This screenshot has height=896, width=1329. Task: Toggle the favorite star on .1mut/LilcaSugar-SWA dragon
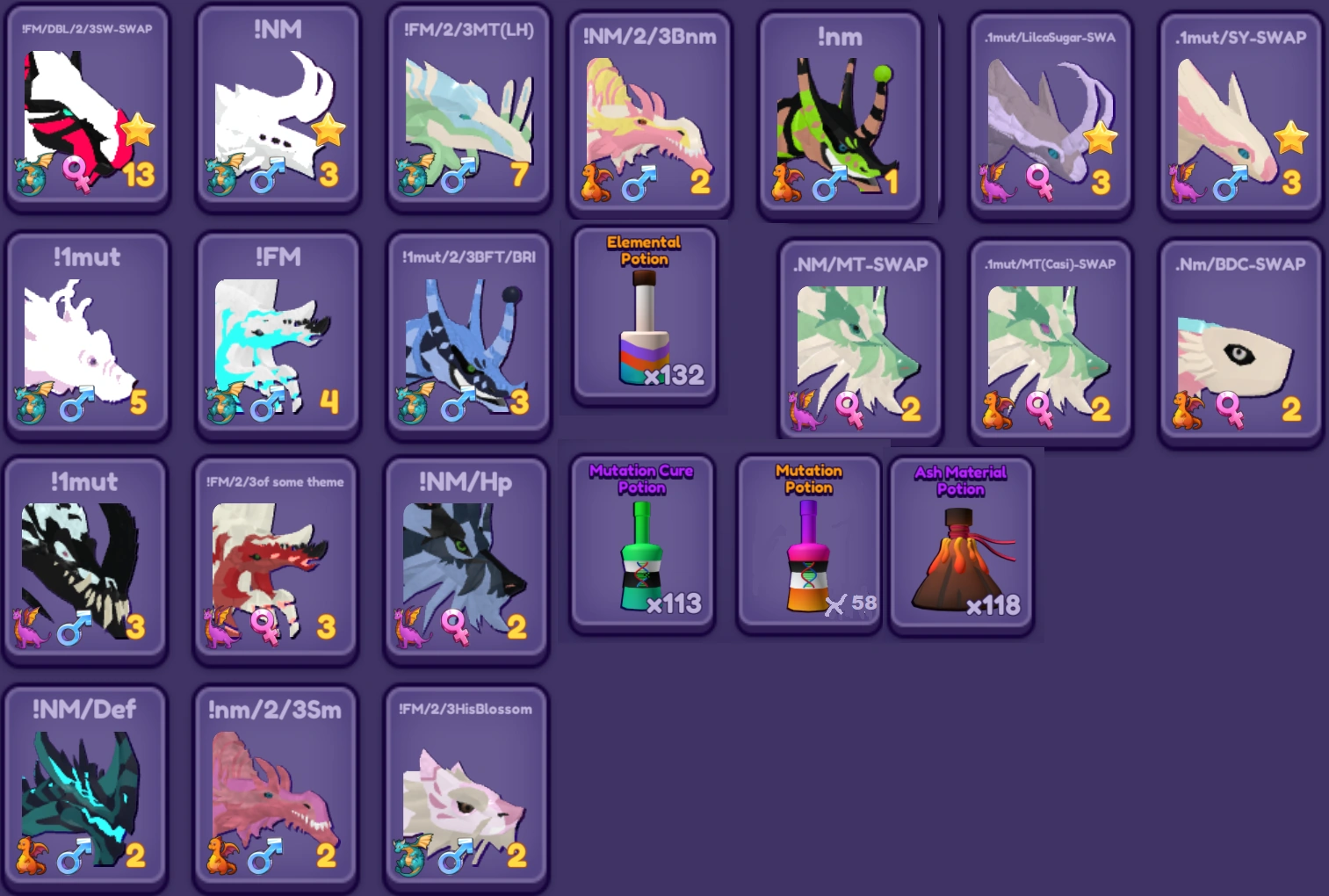tap(1099, 138)
